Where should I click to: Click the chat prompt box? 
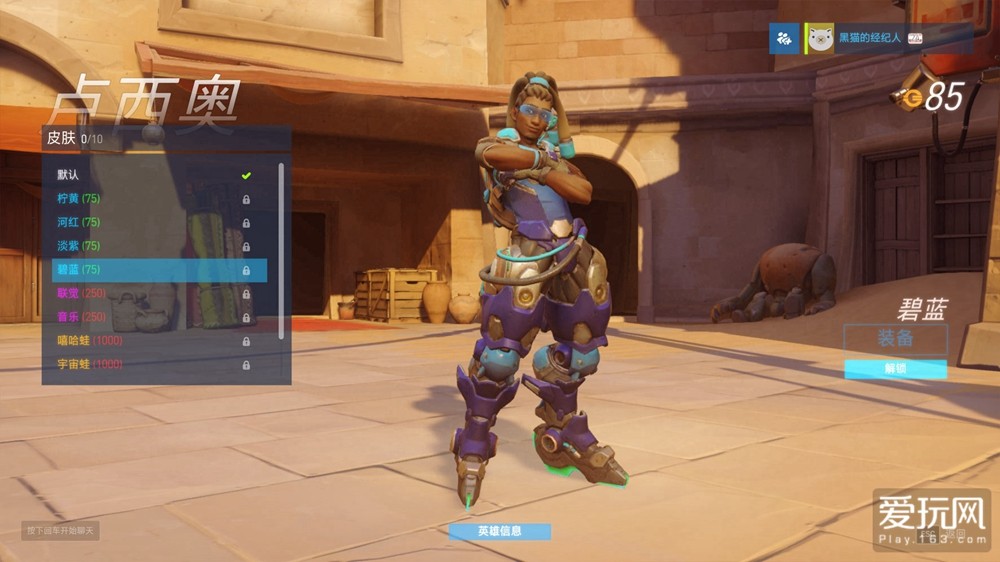point(62,530)
